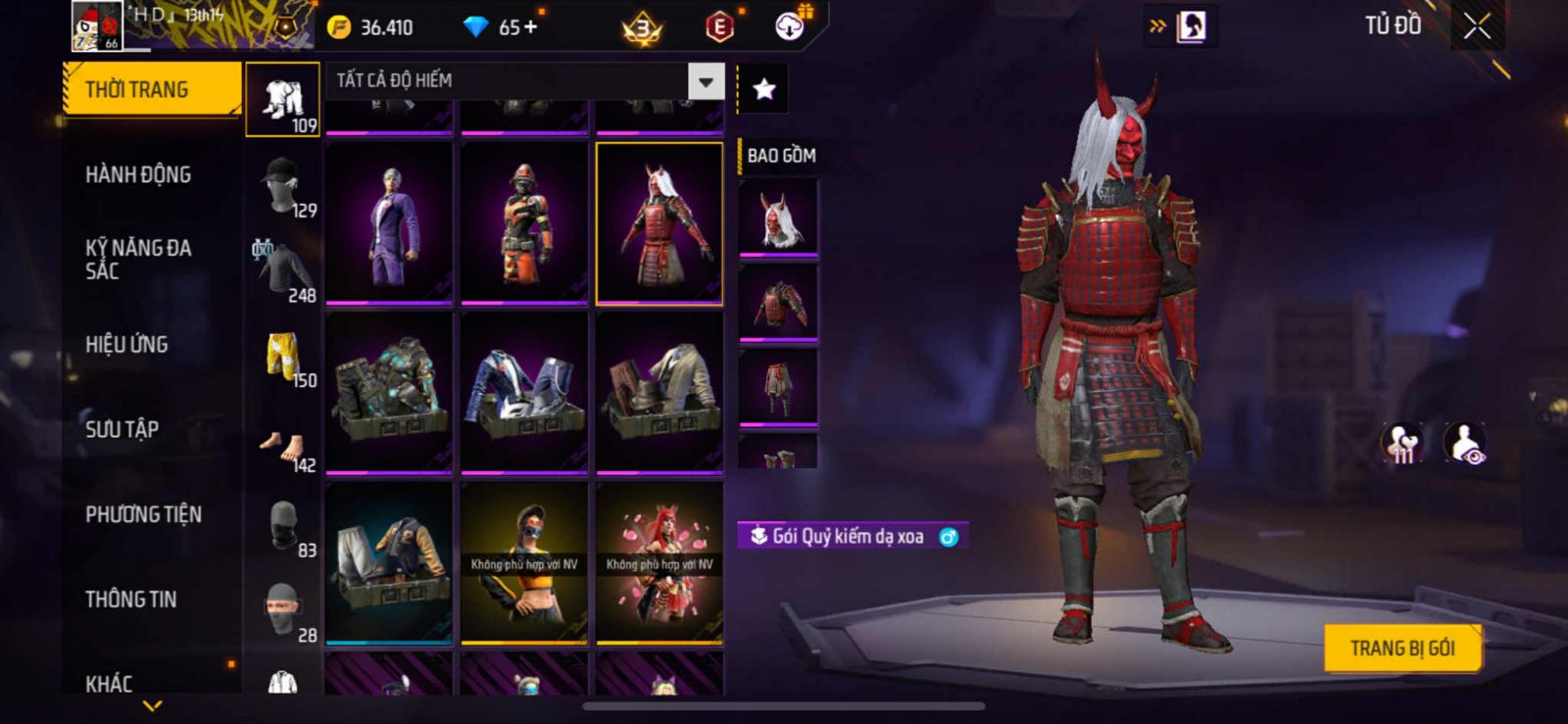
Task: Choose the red samurai bundle thumbnail
Action: coord(660,222)
